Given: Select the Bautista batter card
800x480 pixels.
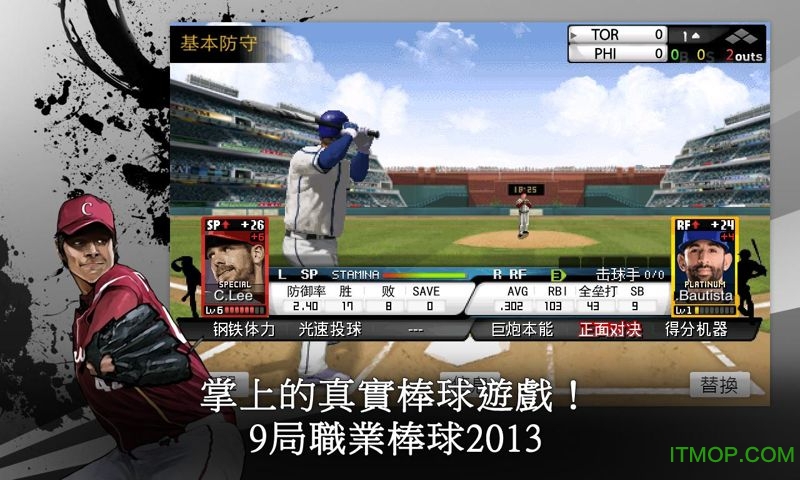Looking at the screenshot, I should [704, 266].
